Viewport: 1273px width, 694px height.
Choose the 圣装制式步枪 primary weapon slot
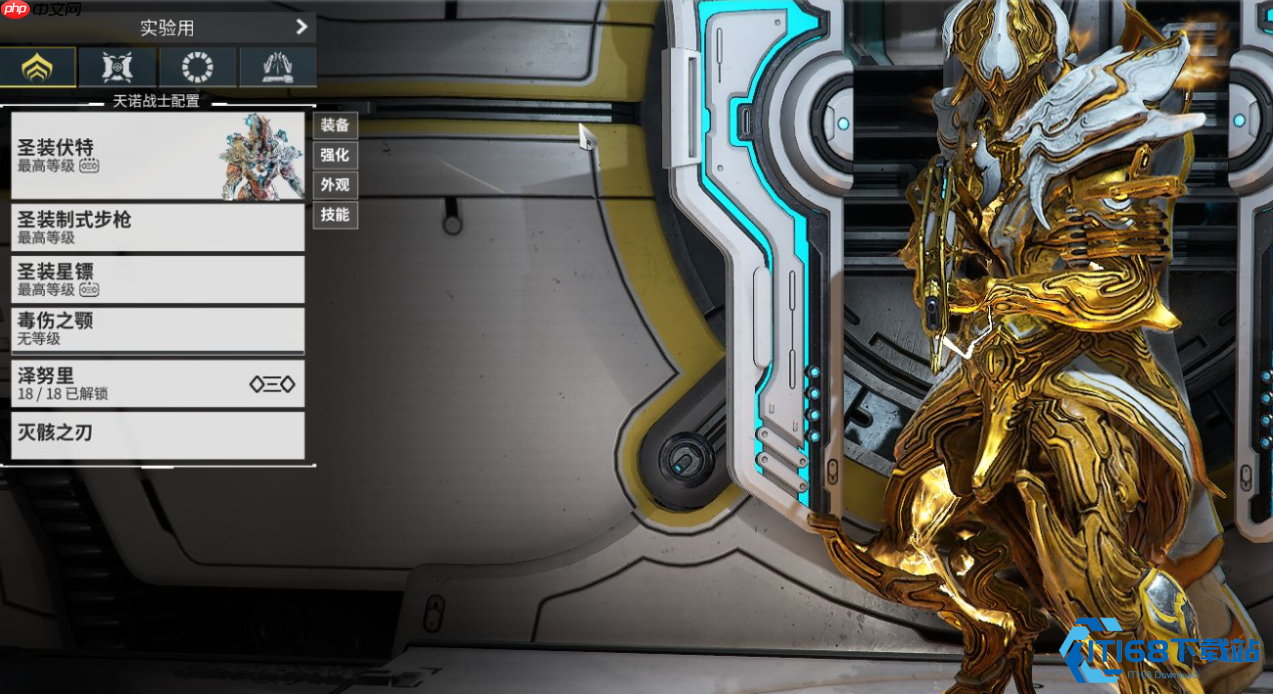157,227
